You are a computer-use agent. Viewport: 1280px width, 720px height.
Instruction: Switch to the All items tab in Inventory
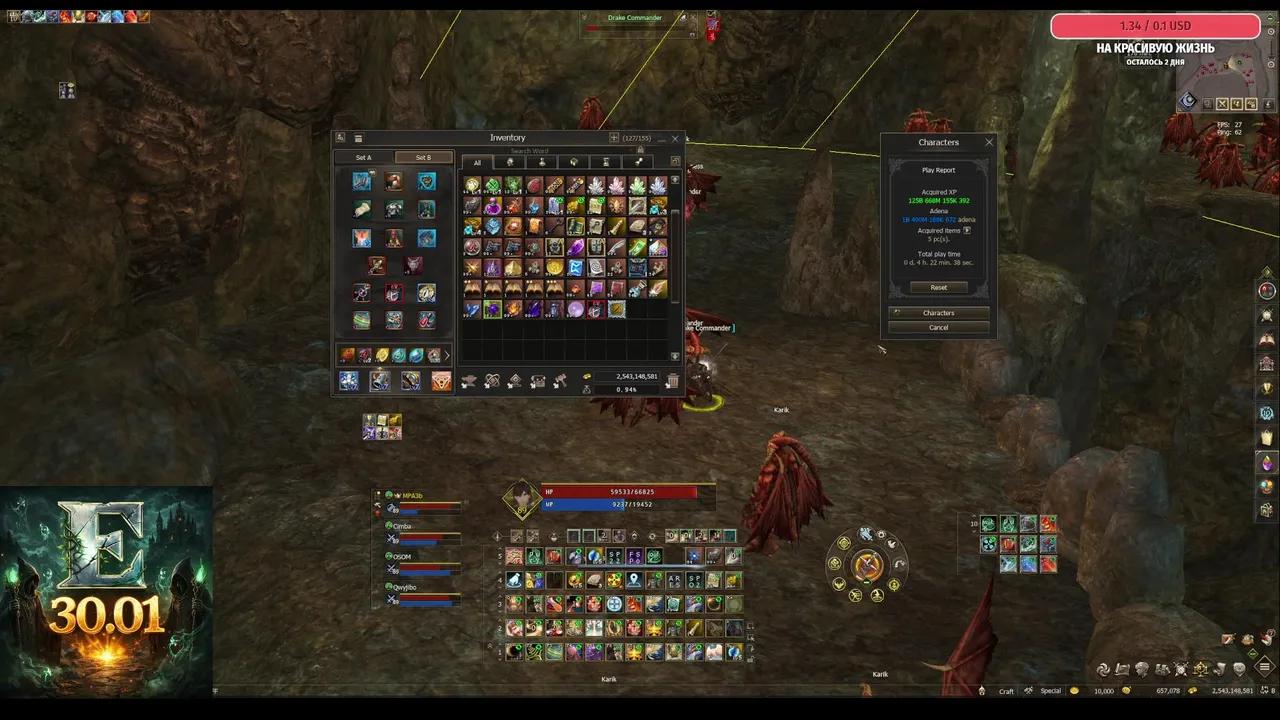tap(478, 163)
